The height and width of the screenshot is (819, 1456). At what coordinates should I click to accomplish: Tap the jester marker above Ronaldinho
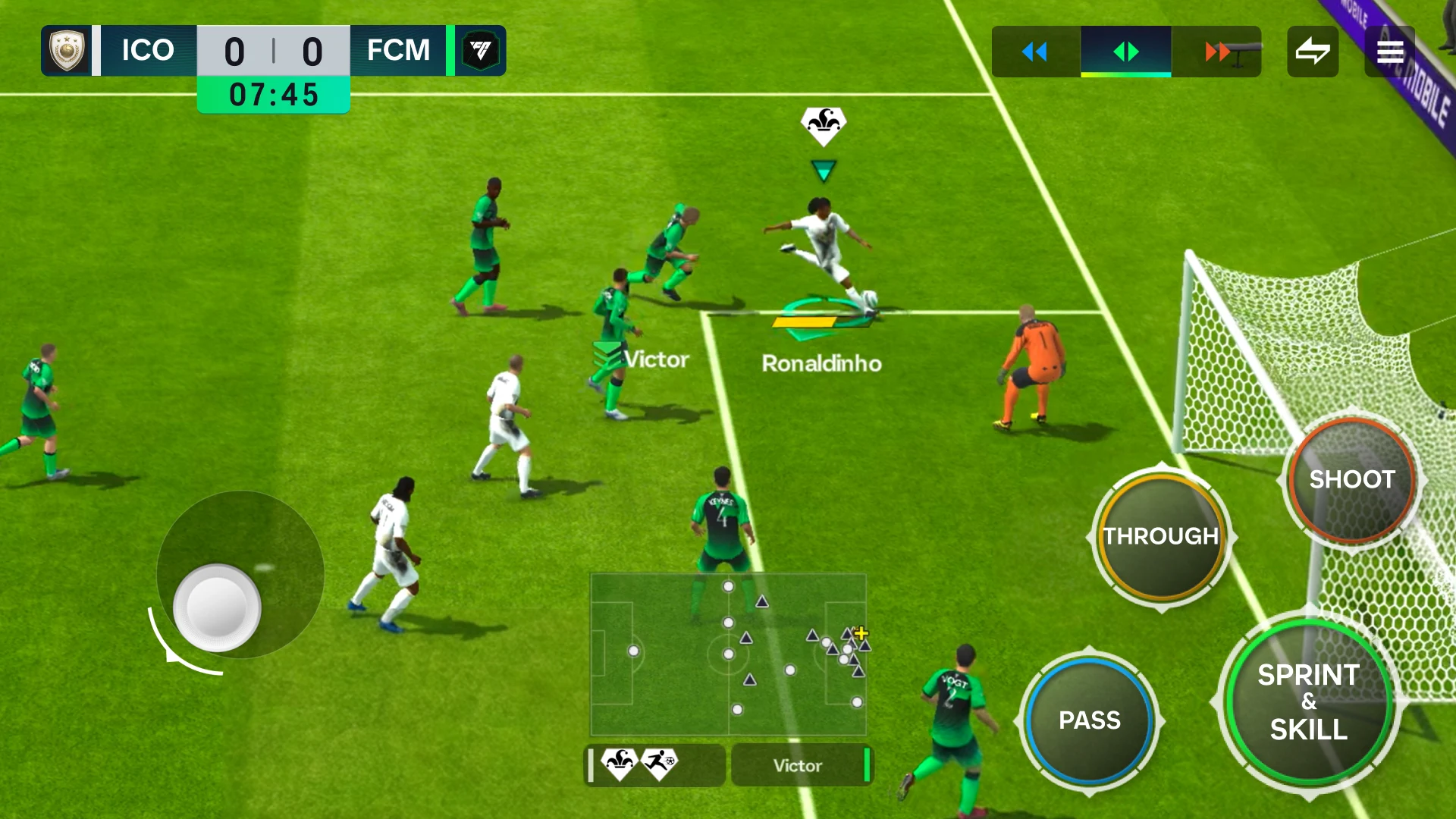[x=821, y=125]
